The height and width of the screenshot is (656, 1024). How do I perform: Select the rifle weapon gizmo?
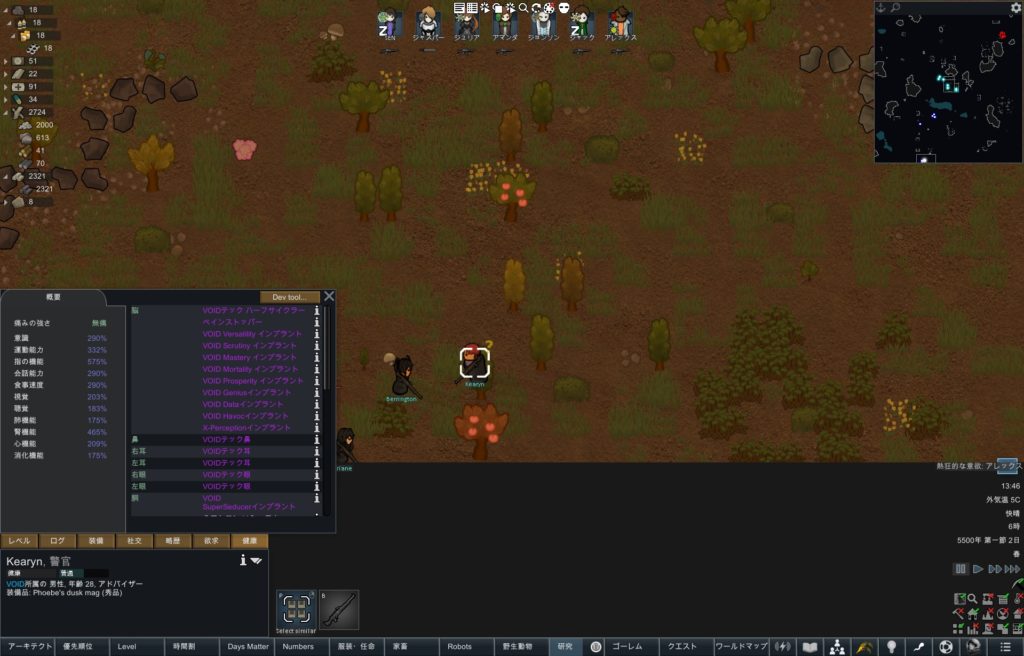coord(338,609)
